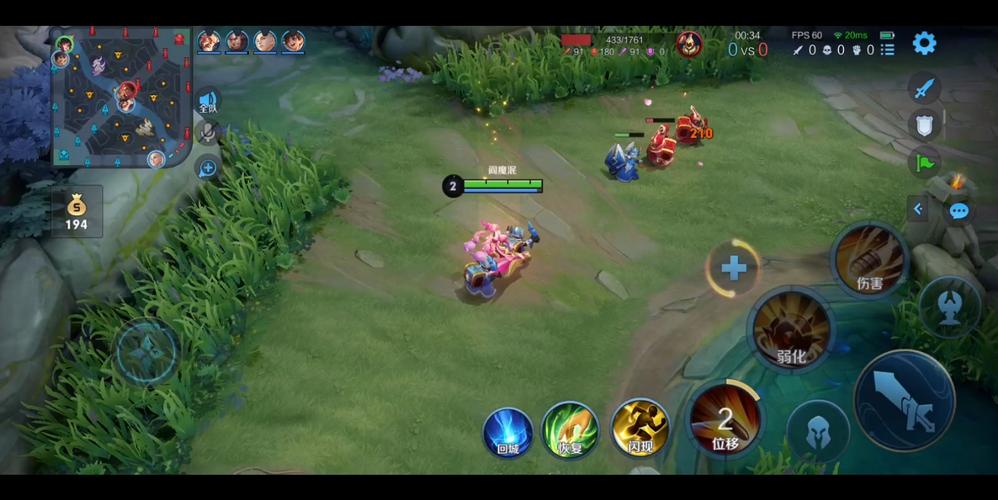Tap the tower target button
Screen dimensions: 998x500
[948, 306]
